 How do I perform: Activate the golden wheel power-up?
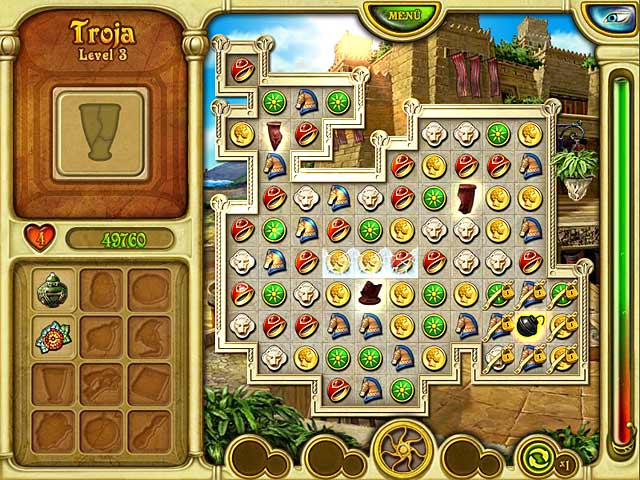tap(403, 449)
